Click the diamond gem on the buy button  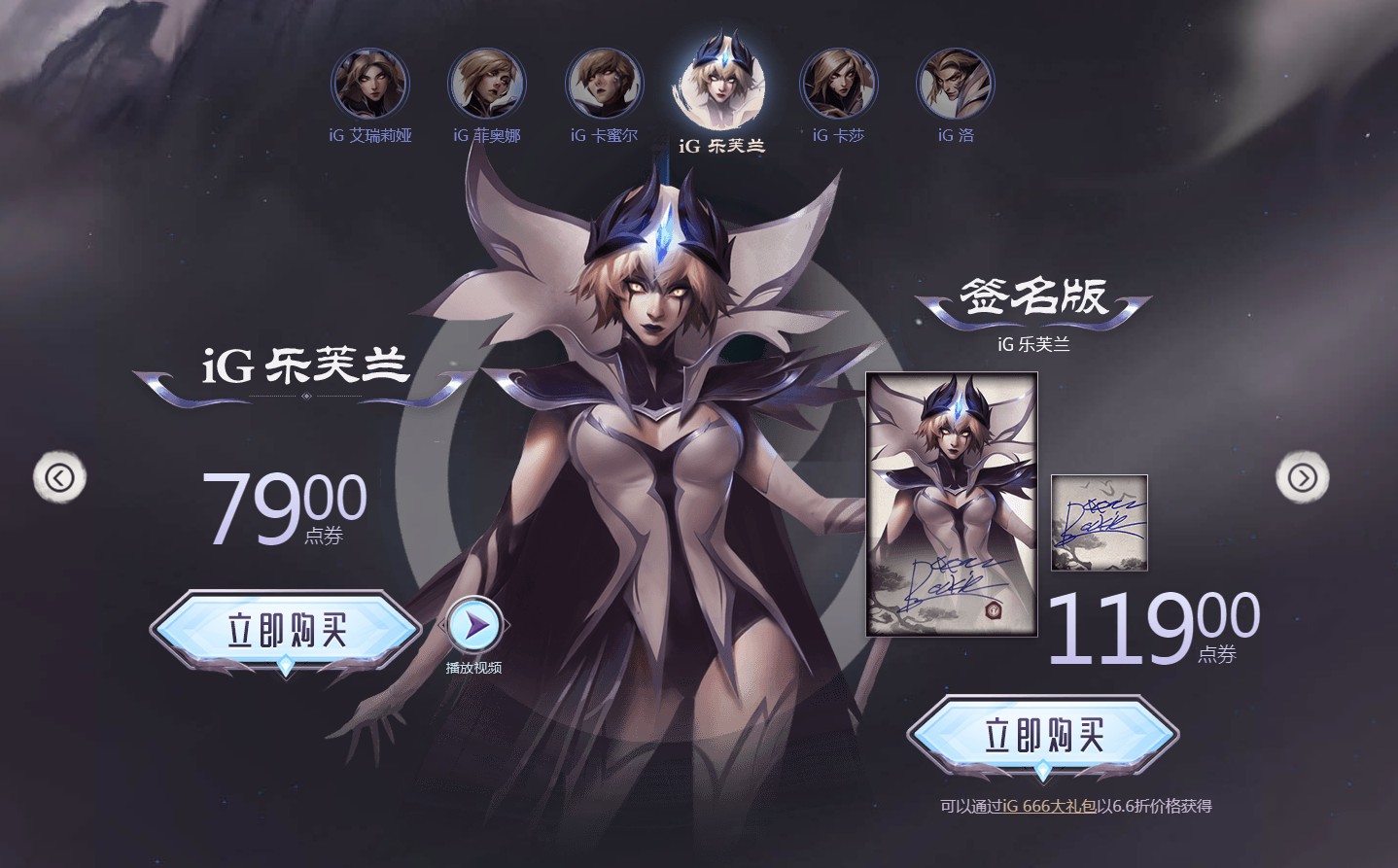(x=285, y=667)
